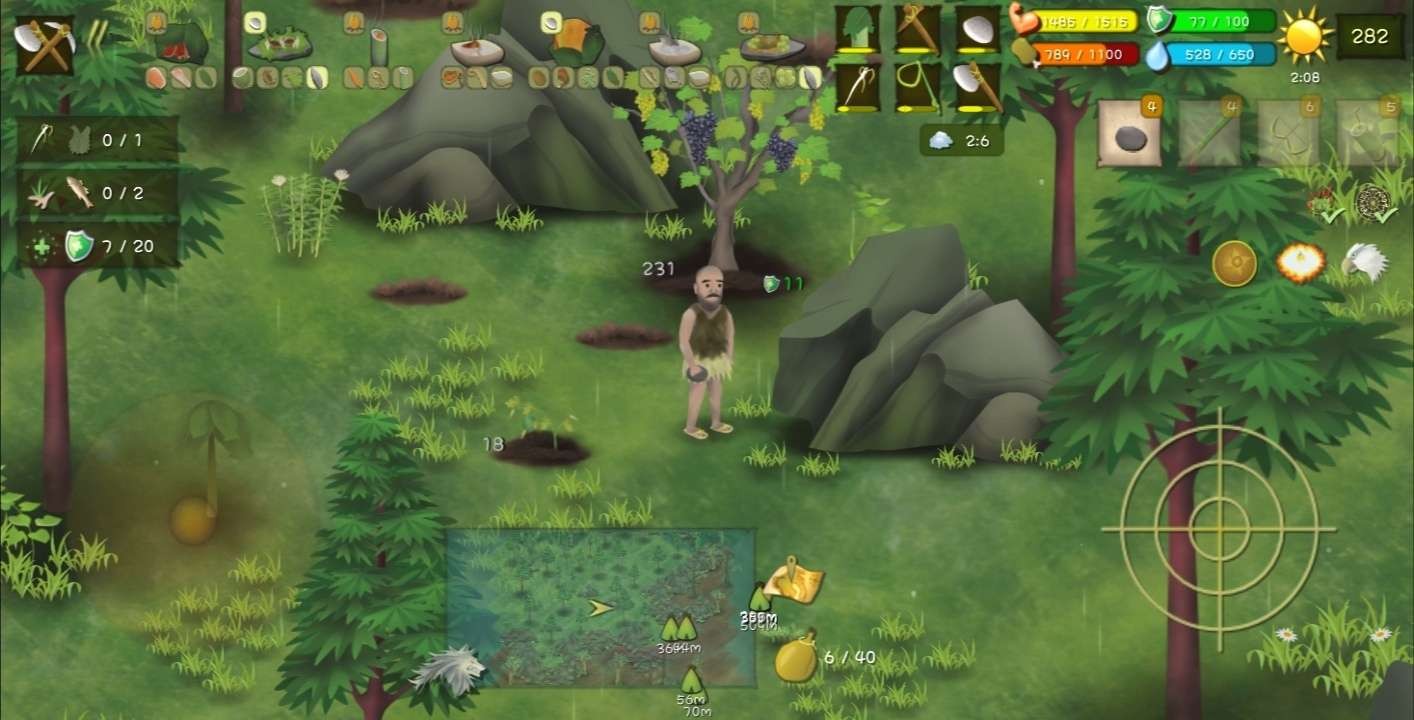Viewport: 1414px width, 720px height.
Task: Tap the golden water gourd icon
Action: [797, 658]
